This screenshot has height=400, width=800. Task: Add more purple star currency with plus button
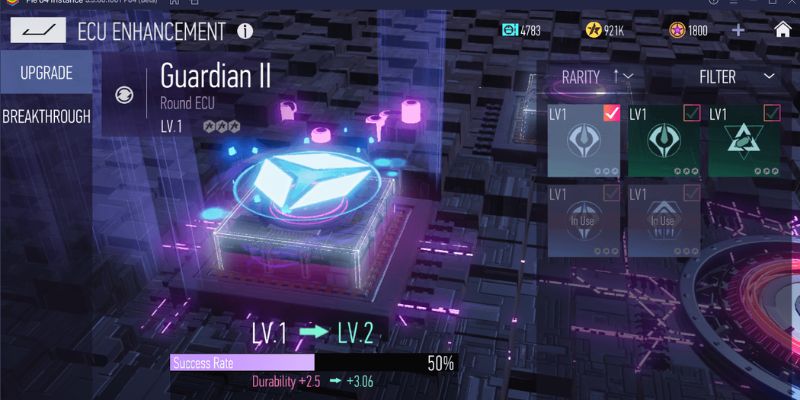click(x=738, y=30)
